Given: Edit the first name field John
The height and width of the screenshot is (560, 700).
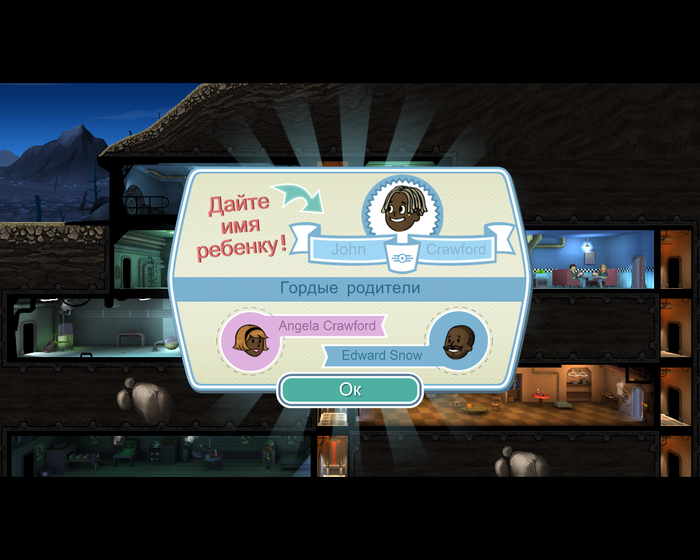Looking at the screenshot, I should (349, 250).
